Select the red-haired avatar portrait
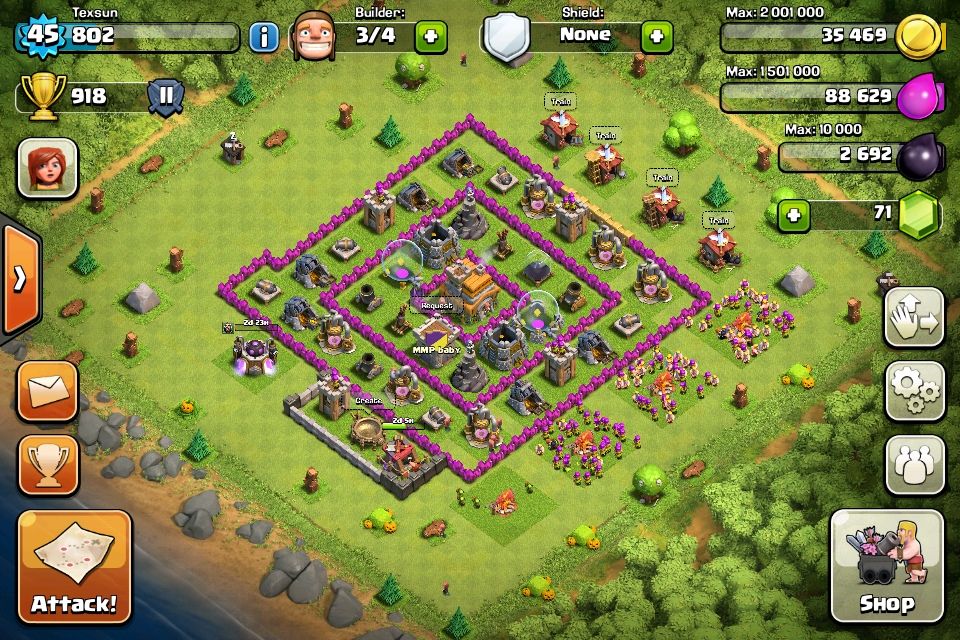This screenshot has width=960, height=640. pos(47,168)
